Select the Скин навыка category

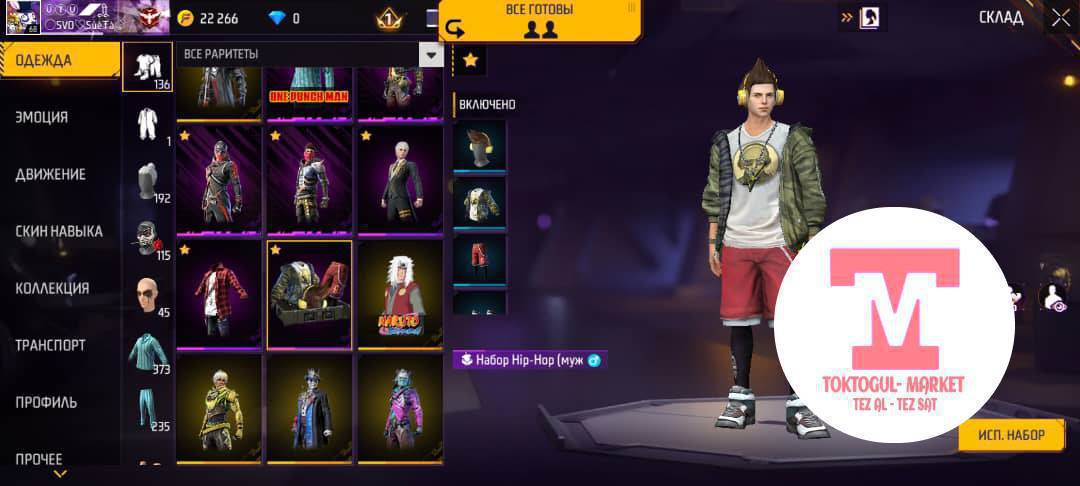pyautogui.click(x=58, y=231)
